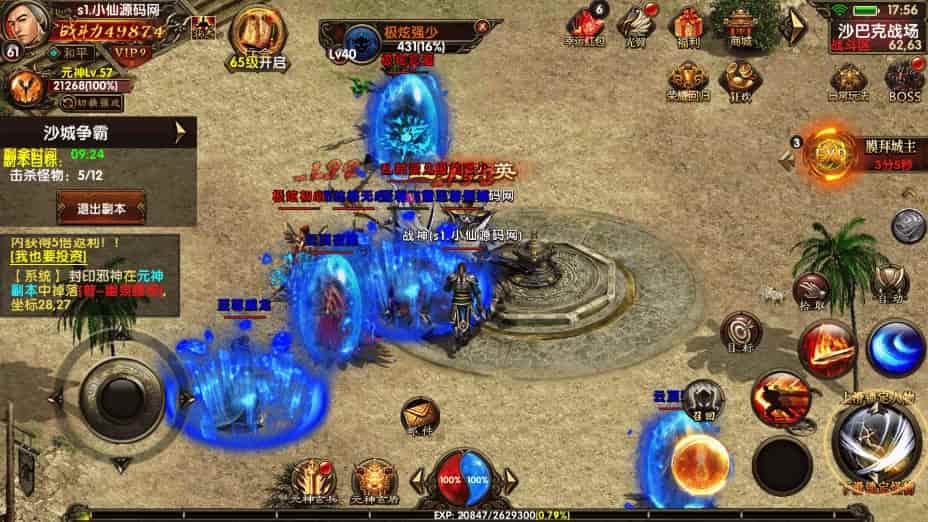
Task: Open the 邮件 mail envelope icon
Action: [420, 414]
